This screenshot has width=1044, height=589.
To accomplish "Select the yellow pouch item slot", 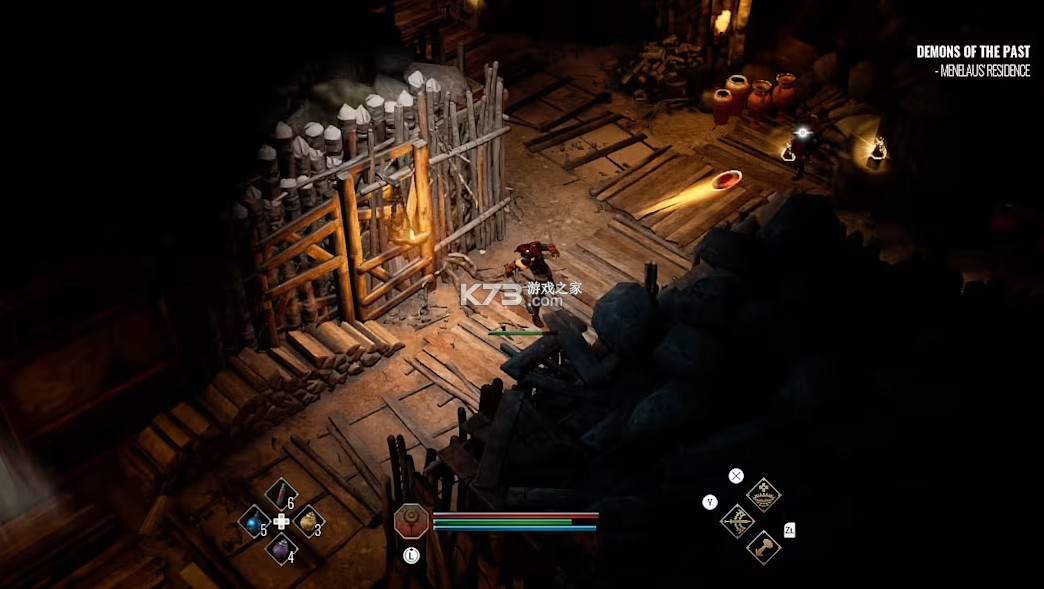I will (x=308, y=520).
